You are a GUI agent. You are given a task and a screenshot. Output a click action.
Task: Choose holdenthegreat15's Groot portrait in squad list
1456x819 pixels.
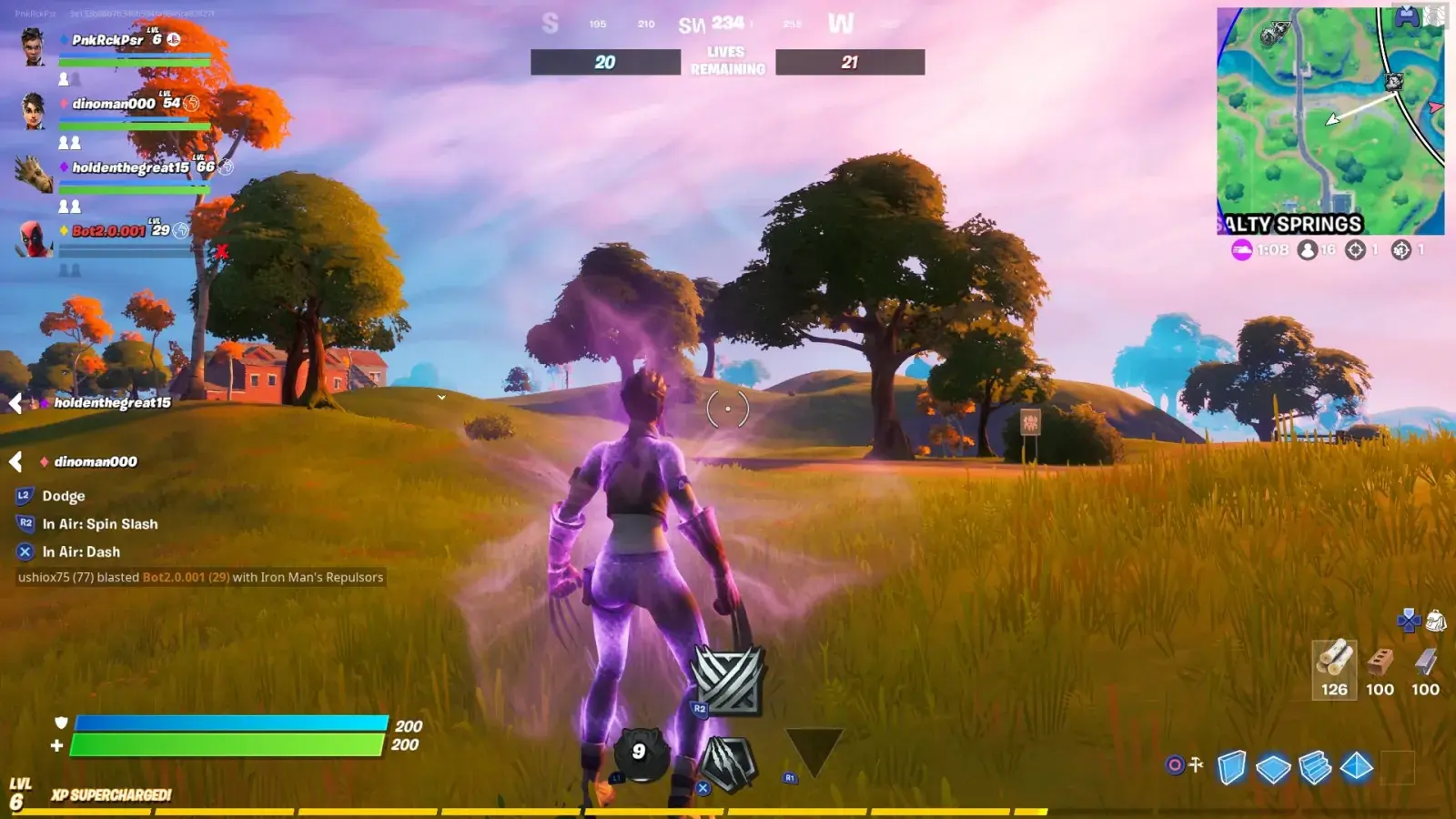point(35,173)
